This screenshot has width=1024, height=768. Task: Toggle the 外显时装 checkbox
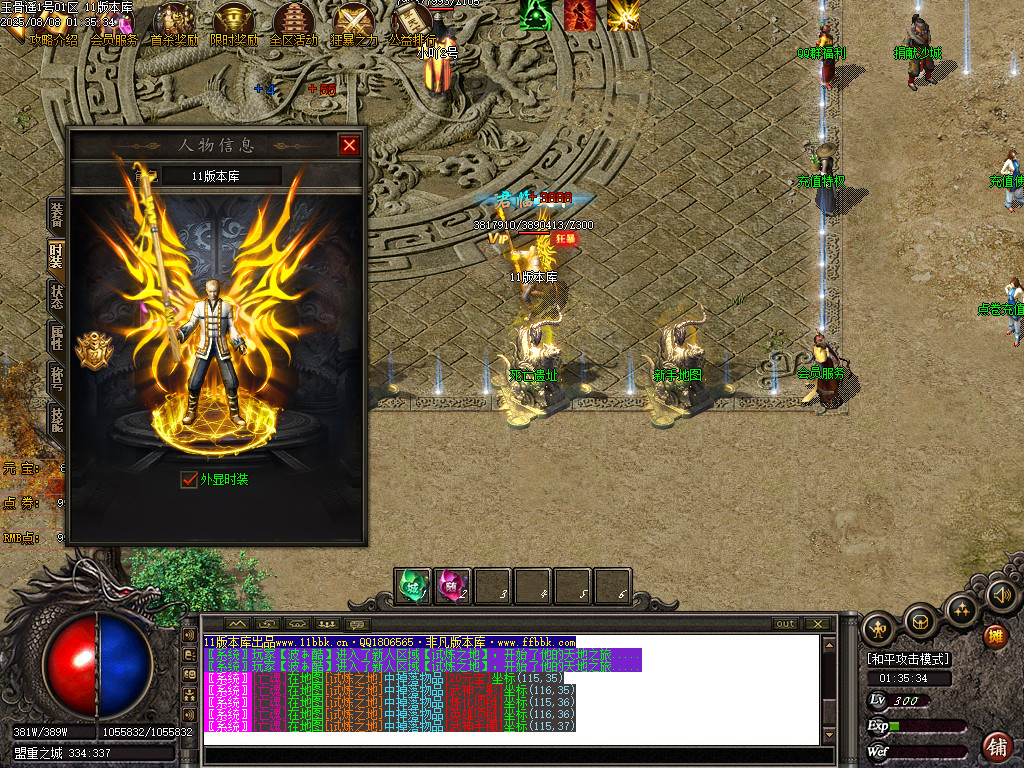pos(189,479)
